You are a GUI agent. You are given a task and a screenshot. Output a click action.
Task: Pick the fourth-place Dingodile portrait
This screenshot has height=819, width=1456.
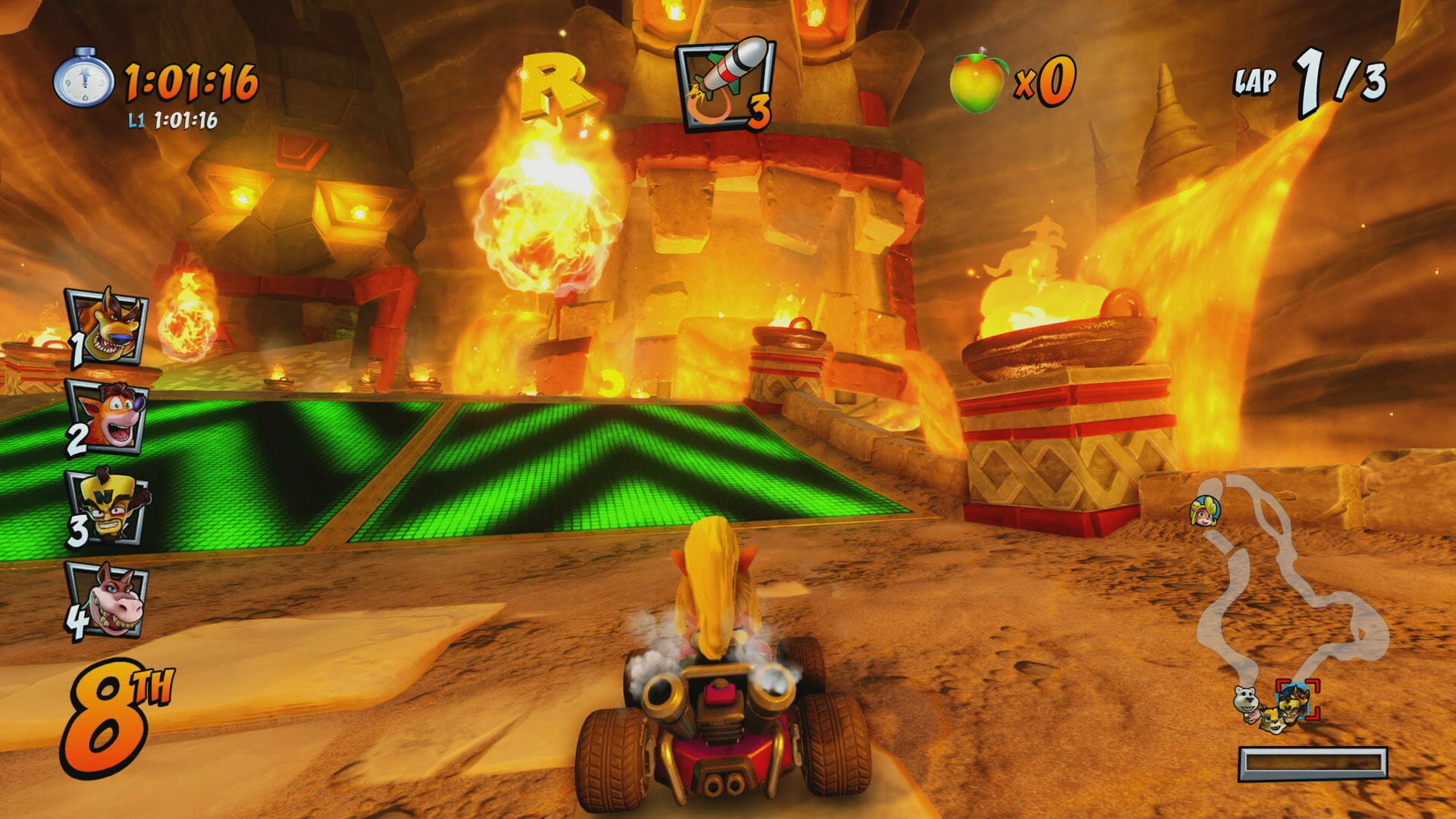click(108, 601)
